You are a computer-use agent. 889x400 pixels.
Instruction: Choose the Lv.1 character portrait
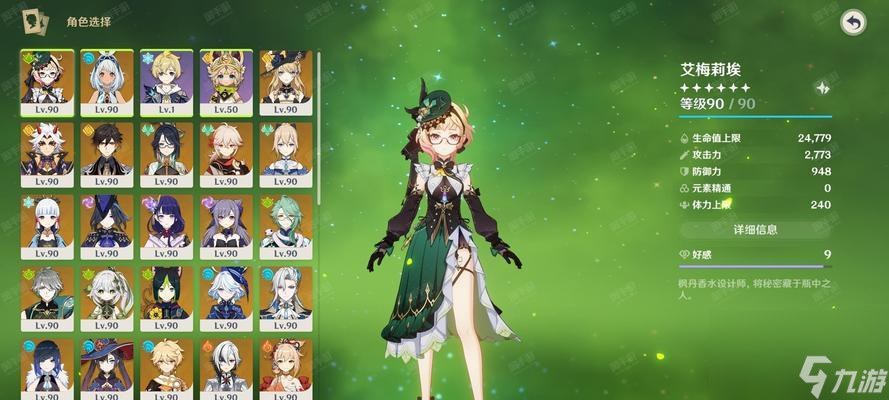click(x=165, y=82)
